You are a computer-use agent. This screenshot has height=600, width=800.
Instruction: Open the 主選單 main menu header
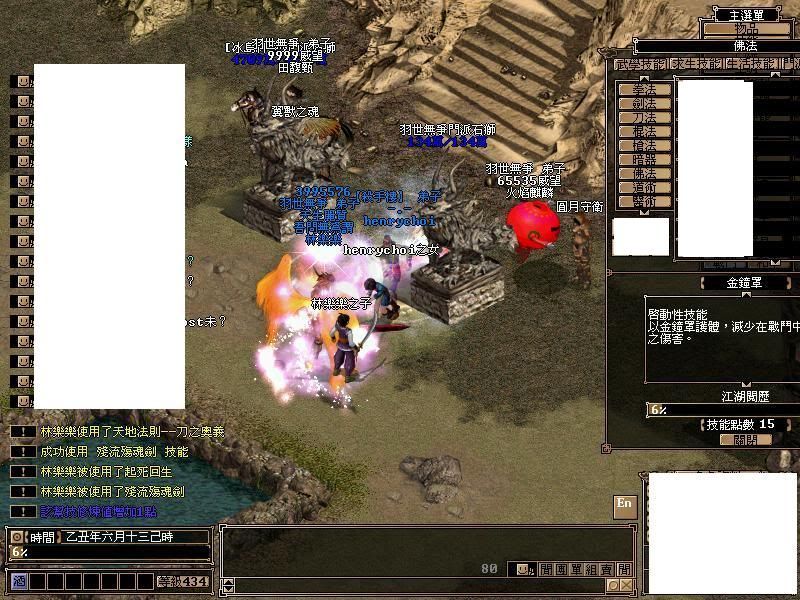click(x=745, y=14)
